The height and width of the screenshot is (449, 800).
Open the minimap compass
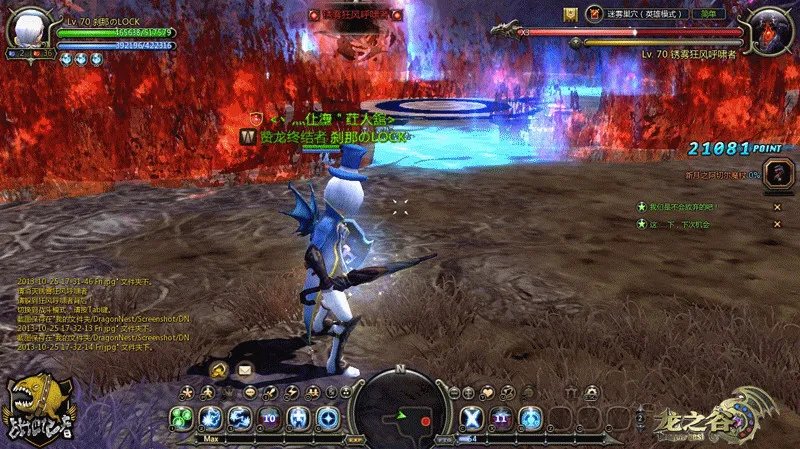(400, 407)
